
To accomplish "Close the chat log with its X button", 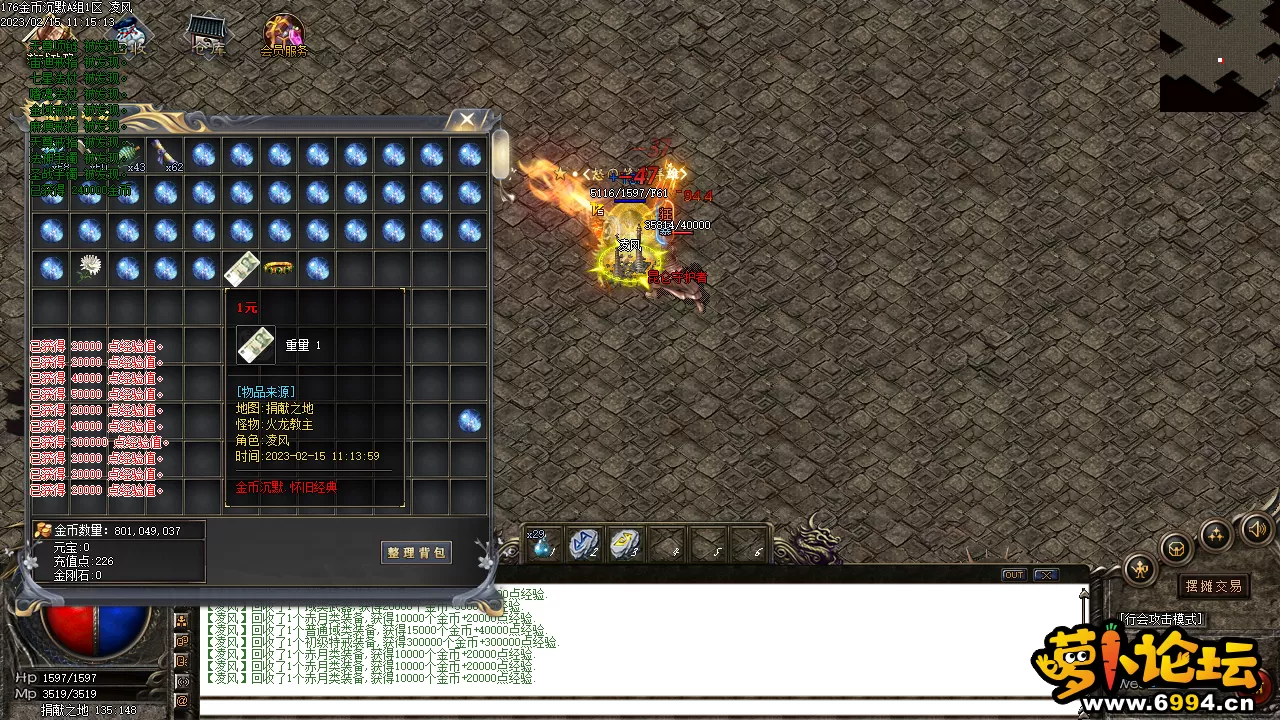I will point(1046,575).
